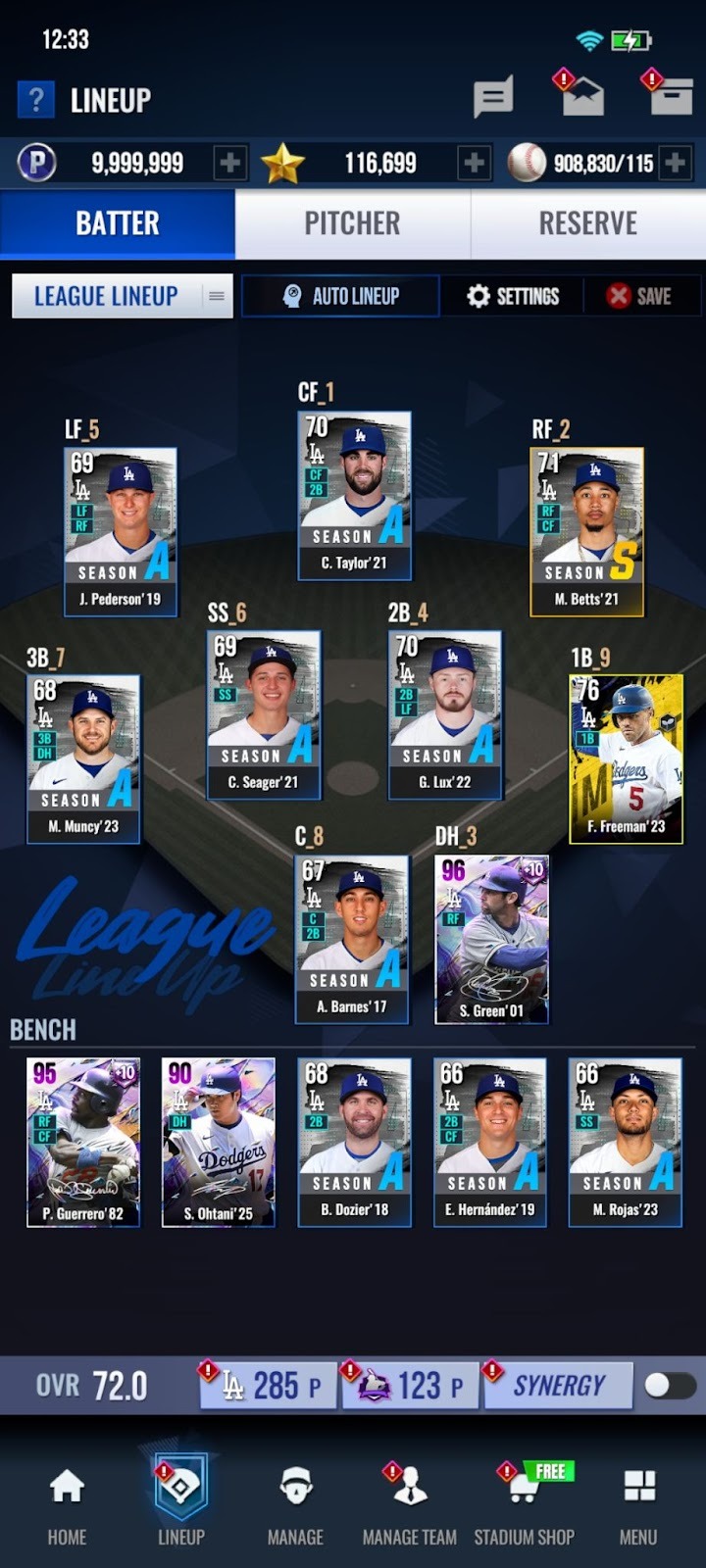Open the chat message icon
Screen dimensions: 706x1568
tap(492, 98)
